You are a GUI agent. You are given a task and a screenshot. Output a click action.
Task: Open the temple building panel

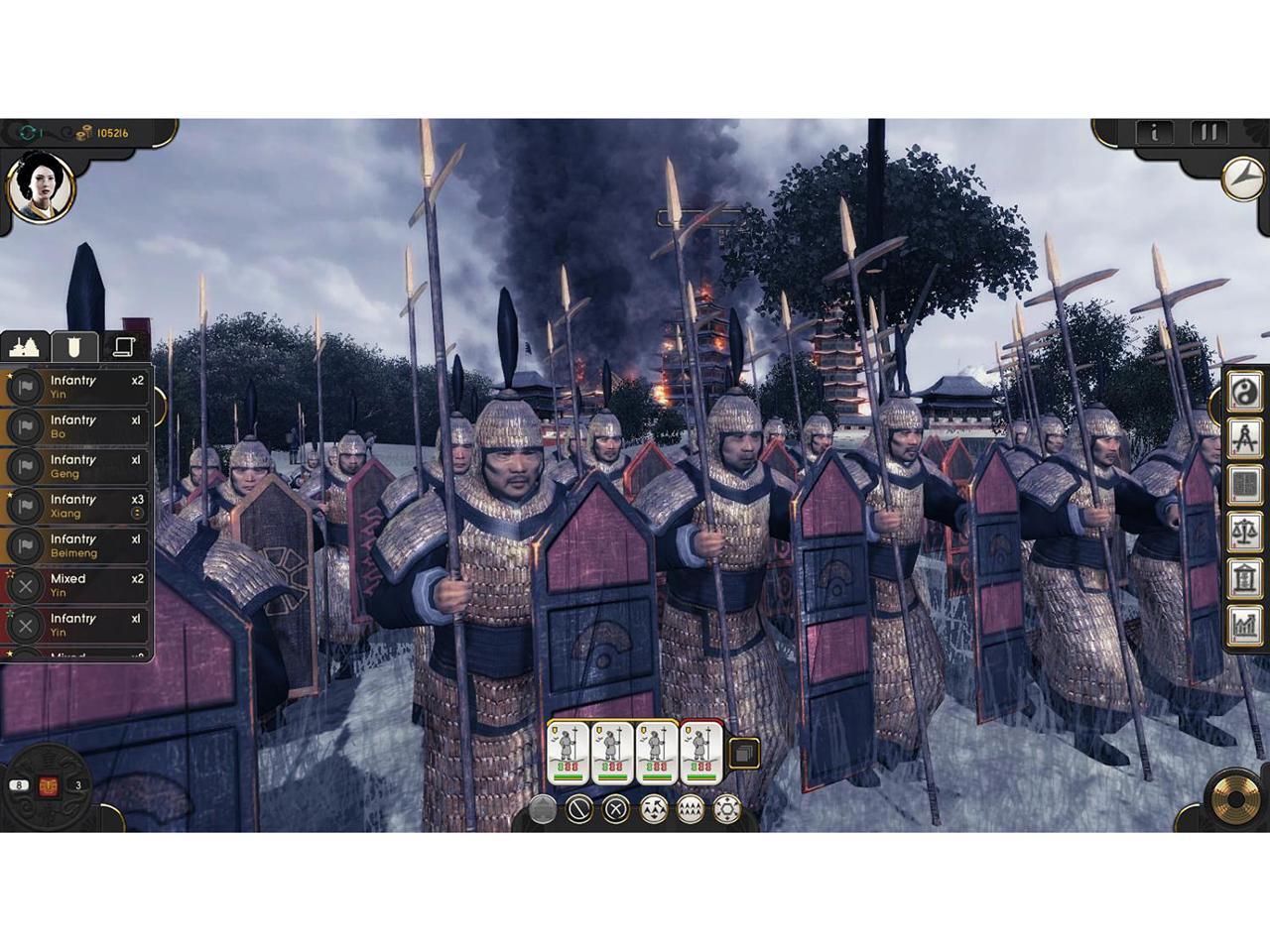[x=1244, y=578]
